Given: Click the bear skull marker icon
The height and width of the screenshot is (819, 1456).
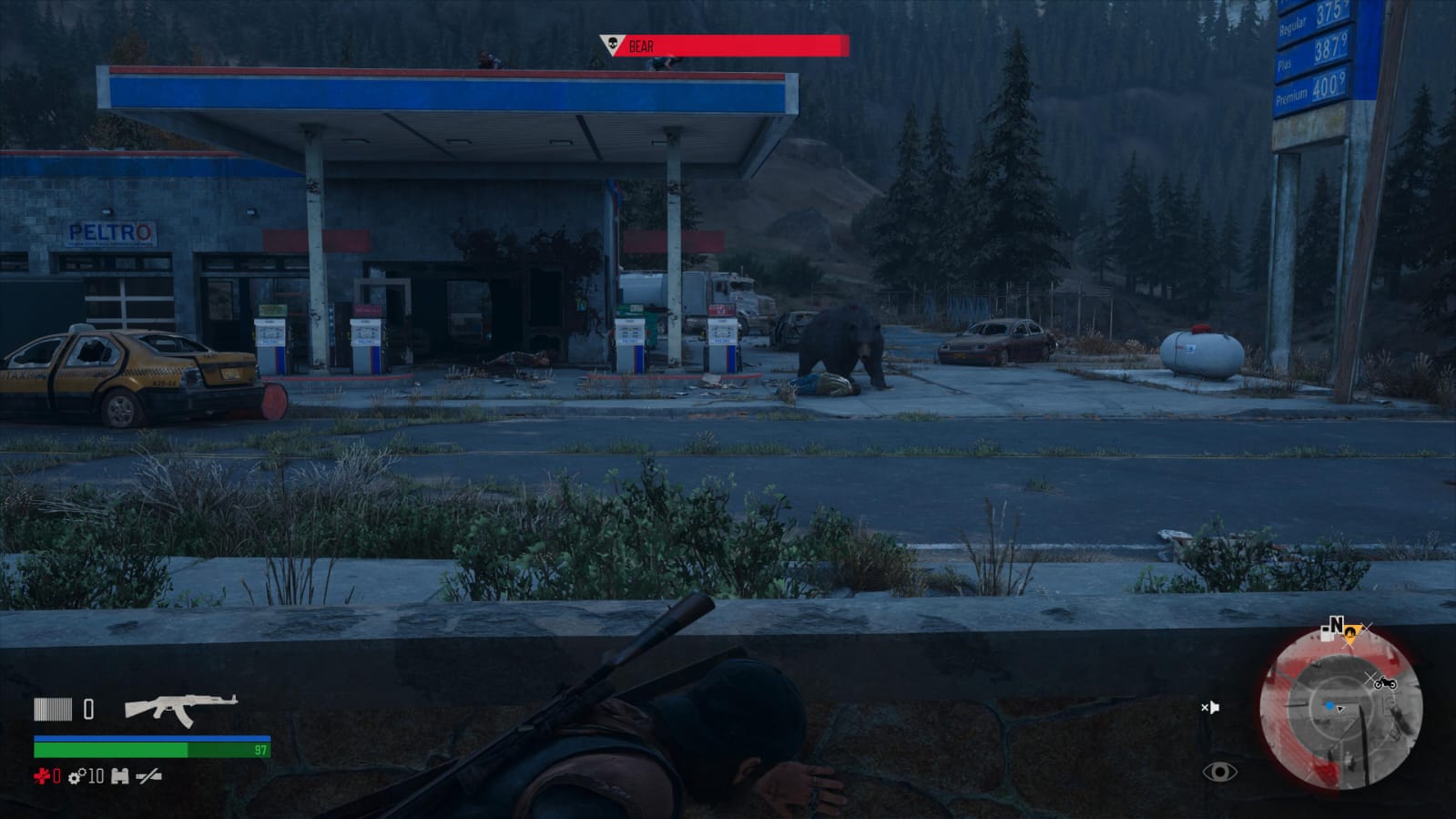Looking at the screenshot, I should click(610, 45).
